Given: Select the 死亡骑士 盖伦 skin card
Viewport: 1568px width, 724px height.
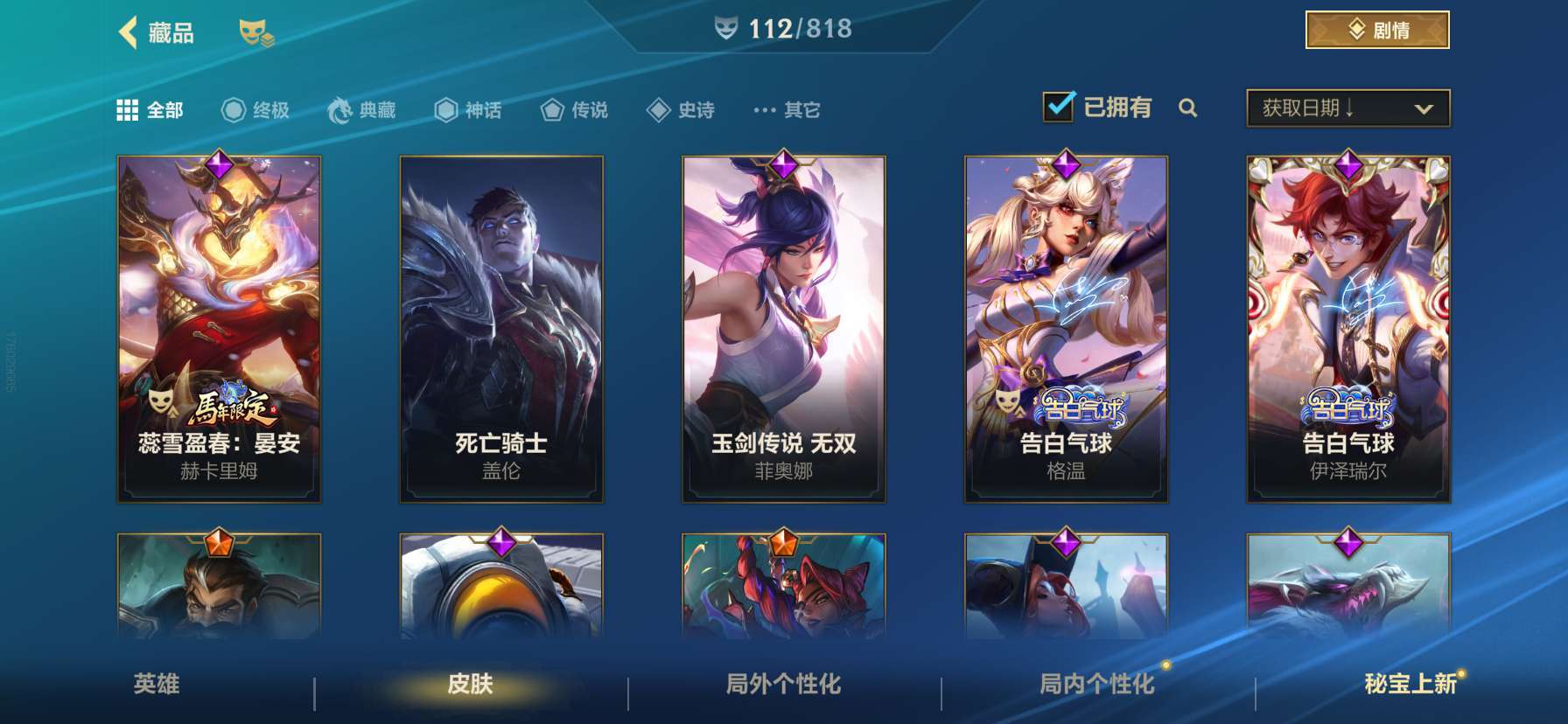Looking at the screenshot, I should click(503, 328).
